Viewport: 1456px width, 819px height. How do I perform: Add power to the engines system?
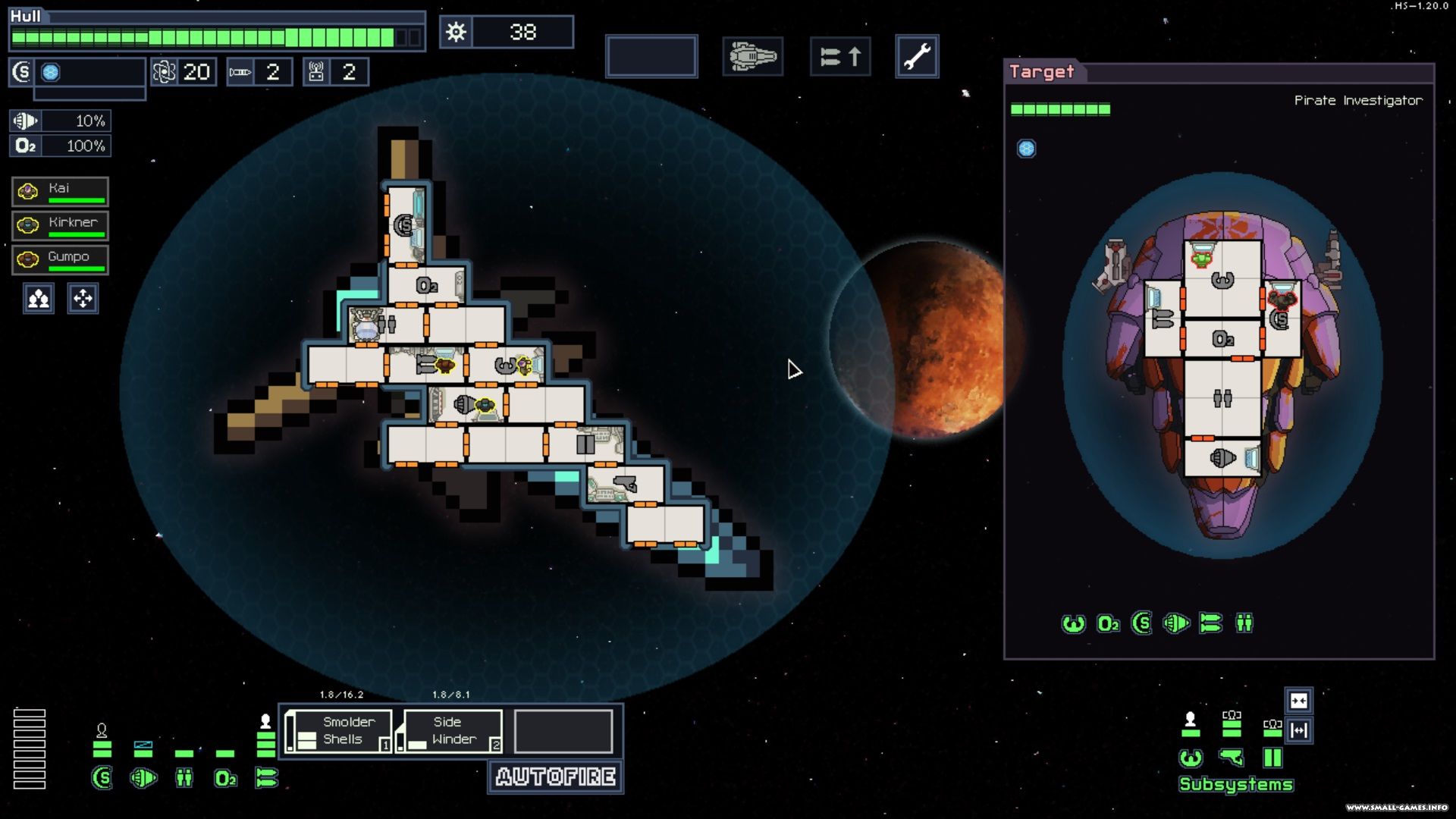(x=143, y=778)
